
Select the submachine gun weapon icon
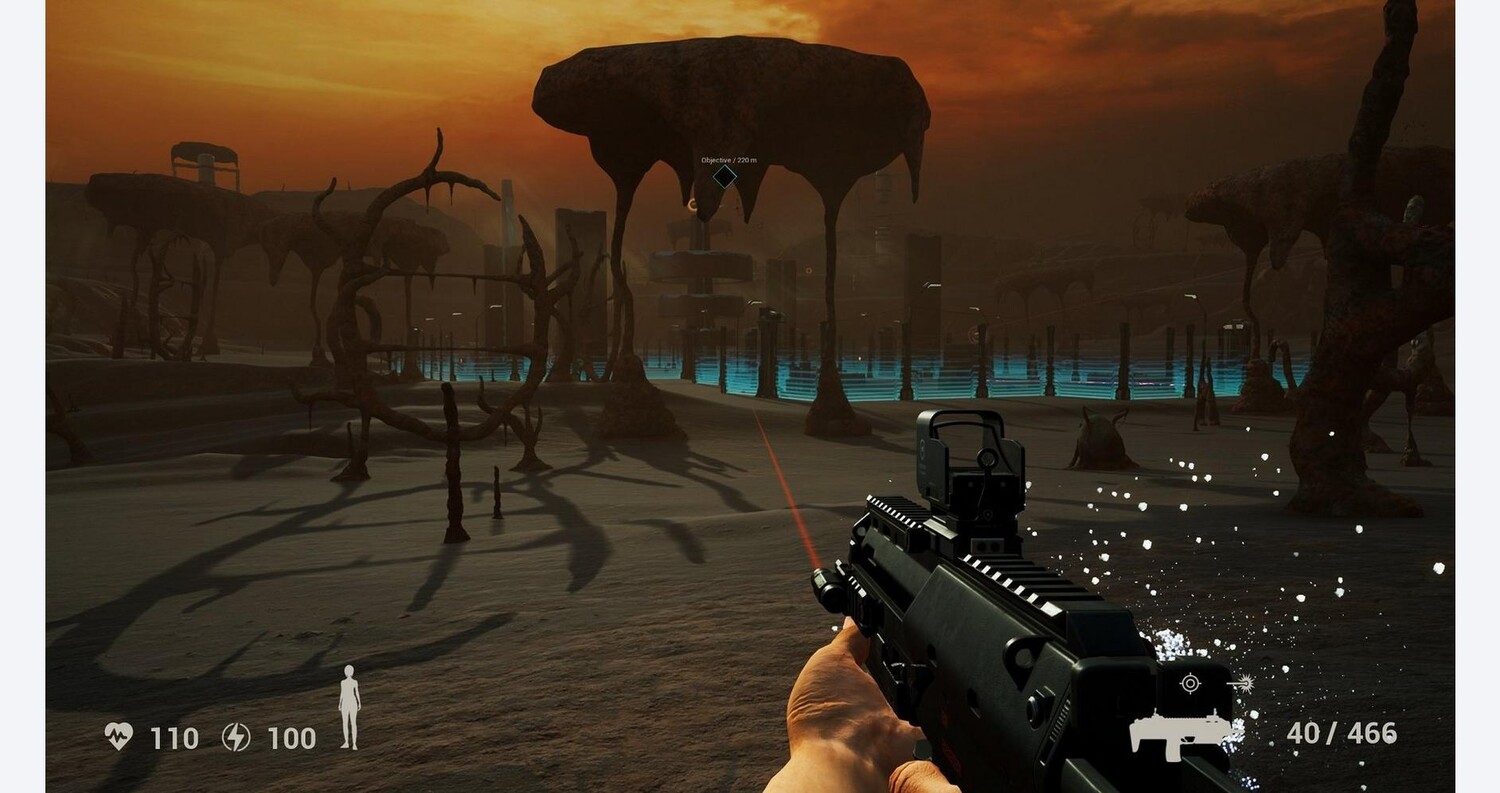(x=1178, y=735)
